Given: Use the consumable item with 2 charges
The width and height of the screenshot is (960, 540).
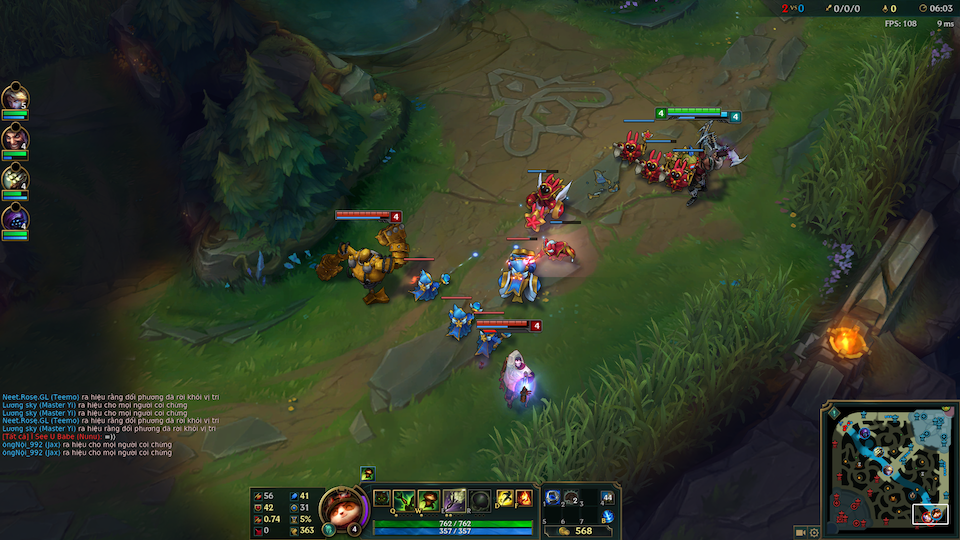Looking at the screenshot, I should [573, 498].
